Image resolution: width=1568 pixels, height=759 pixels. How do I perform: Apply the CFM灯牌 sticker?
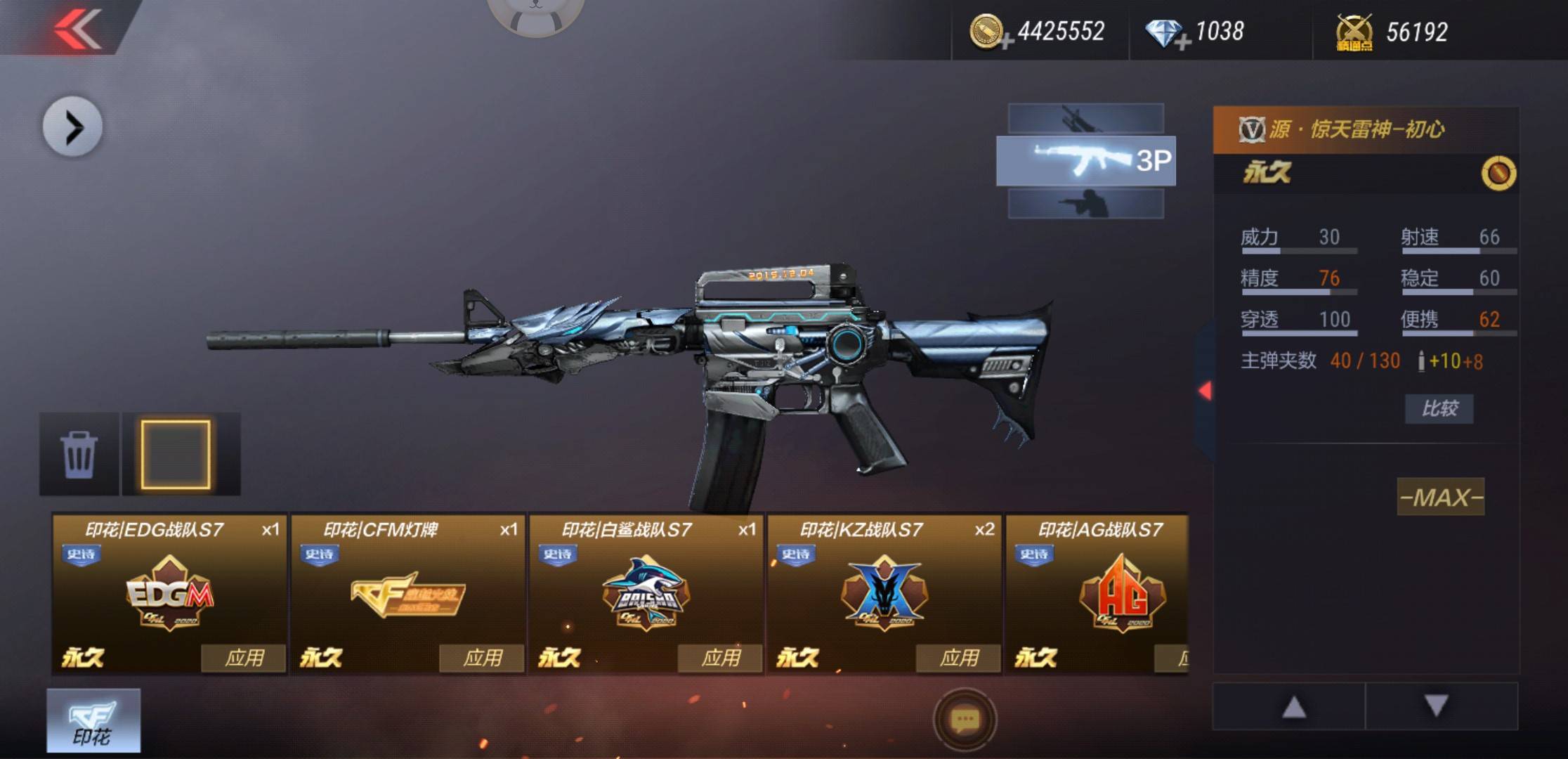(x=481, y=659)
